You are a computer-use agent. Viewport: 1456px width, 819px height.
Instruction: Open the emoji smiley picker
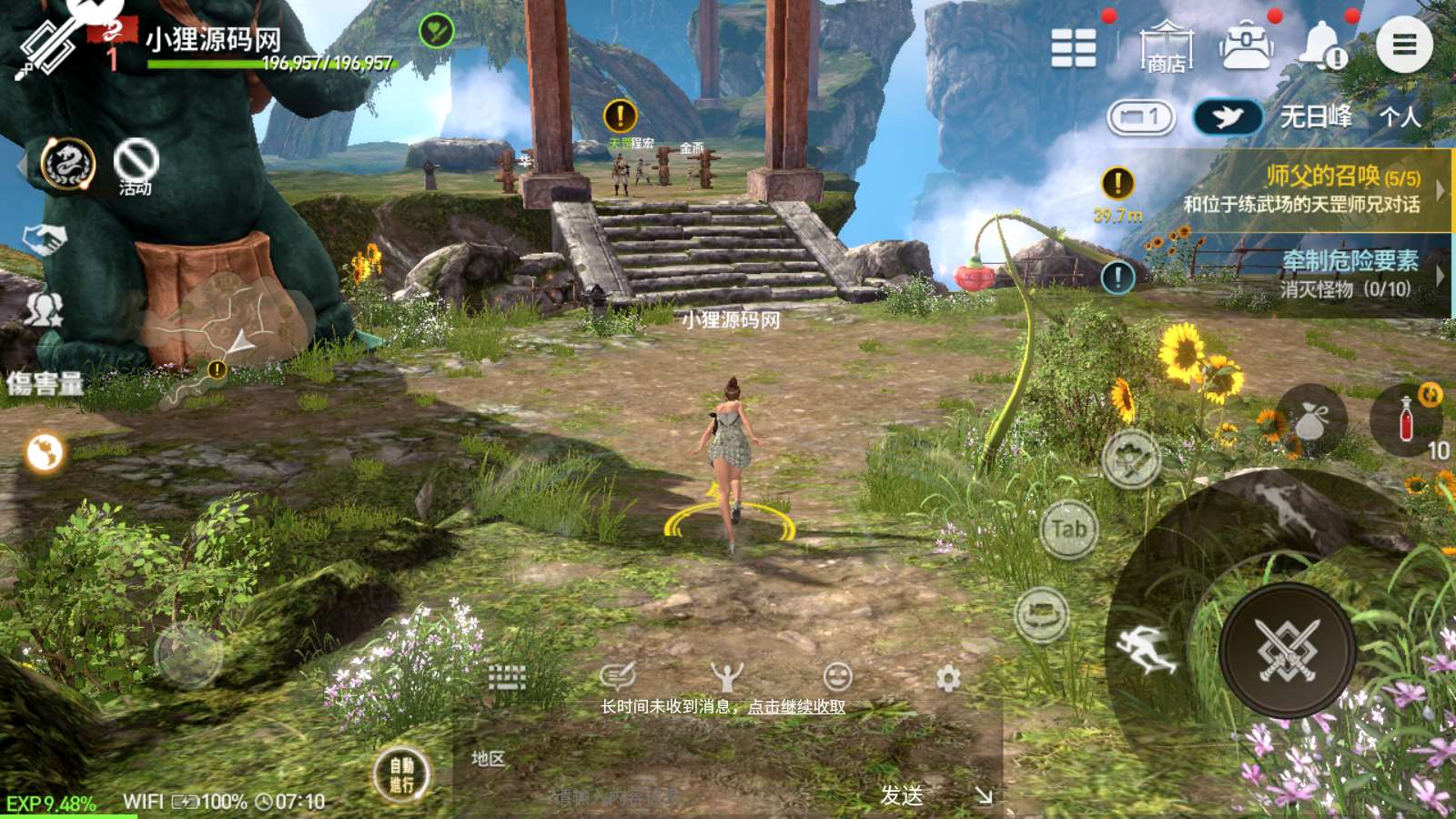pyautogui.click(x=837, y=676)
